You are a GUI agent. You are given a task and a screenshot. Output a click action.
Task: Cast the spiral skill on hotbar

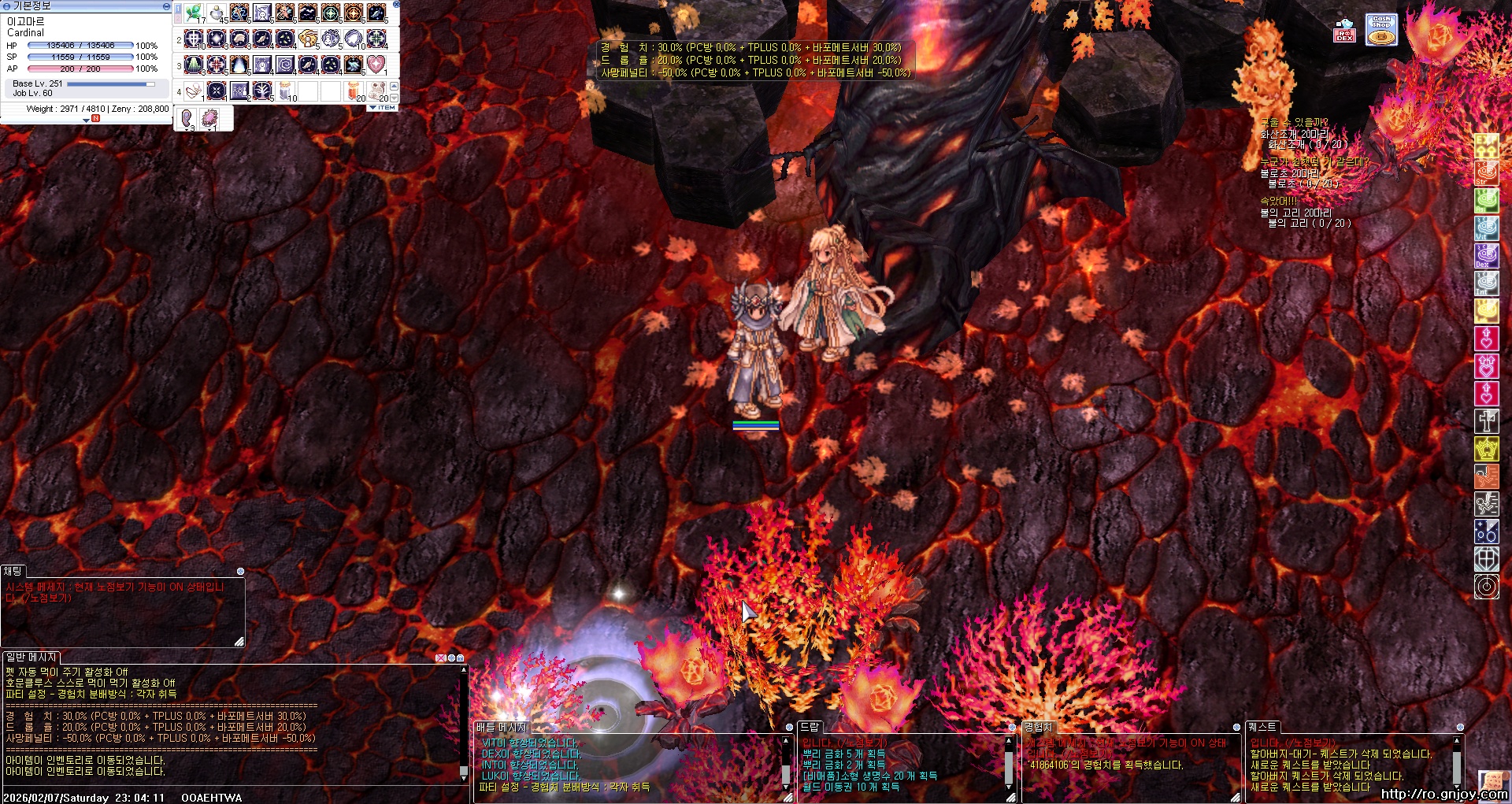(x=286, y=64)
